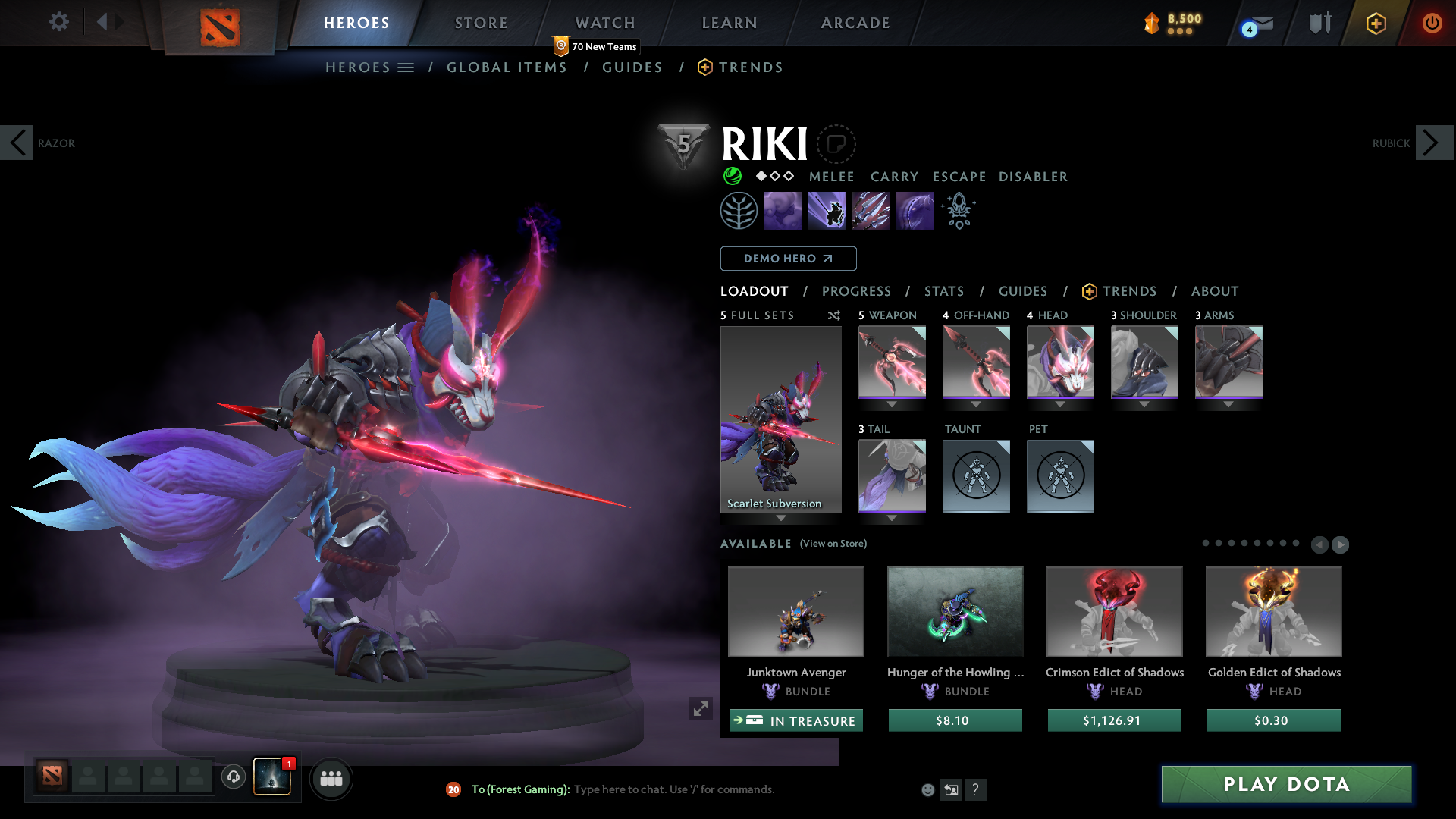The width and height of the screenshot is (1456, 819).
Task: View the Progress tab
Action: point(856,291)
